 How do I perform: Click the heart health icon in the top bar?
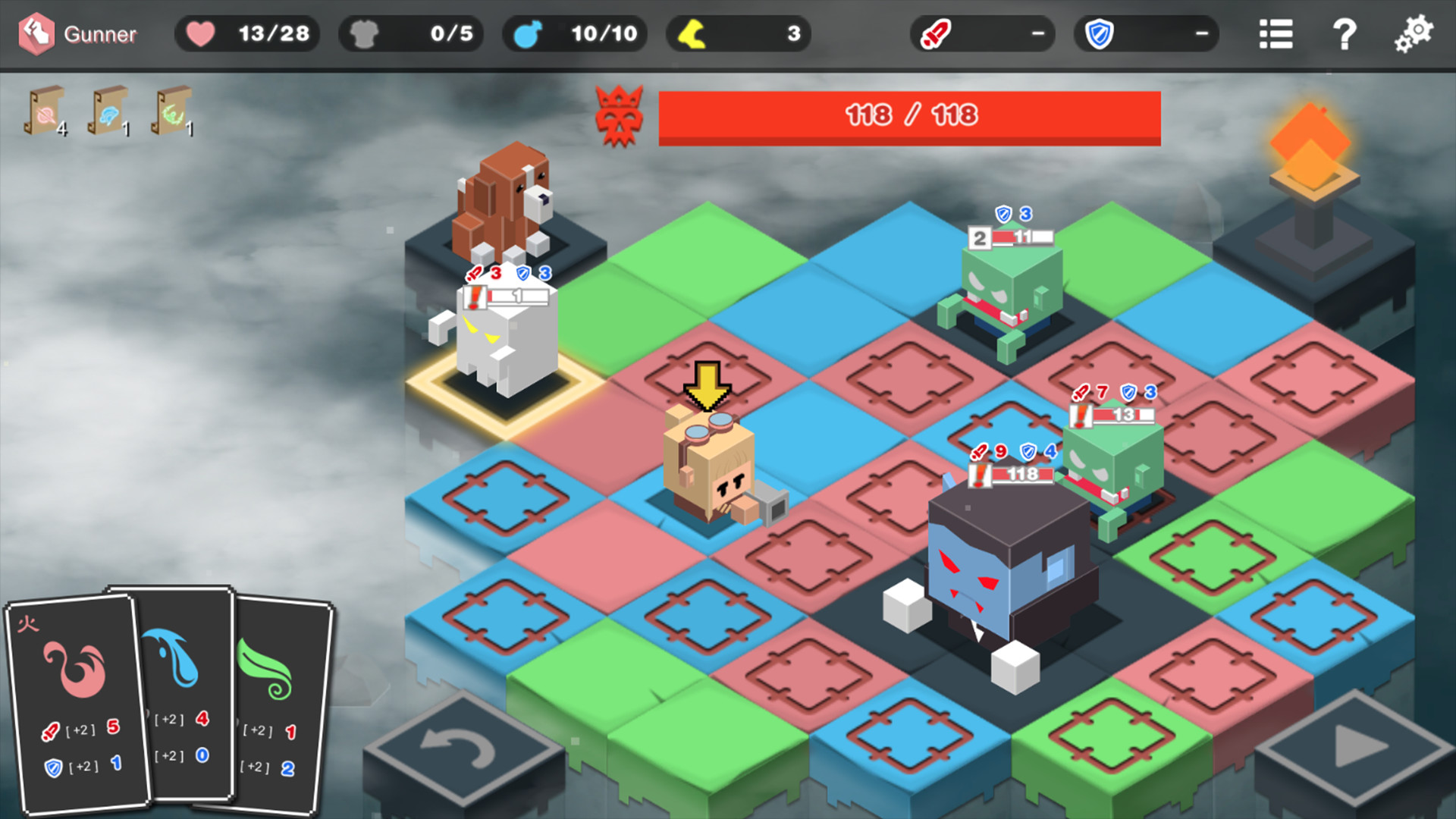point(199,33)
